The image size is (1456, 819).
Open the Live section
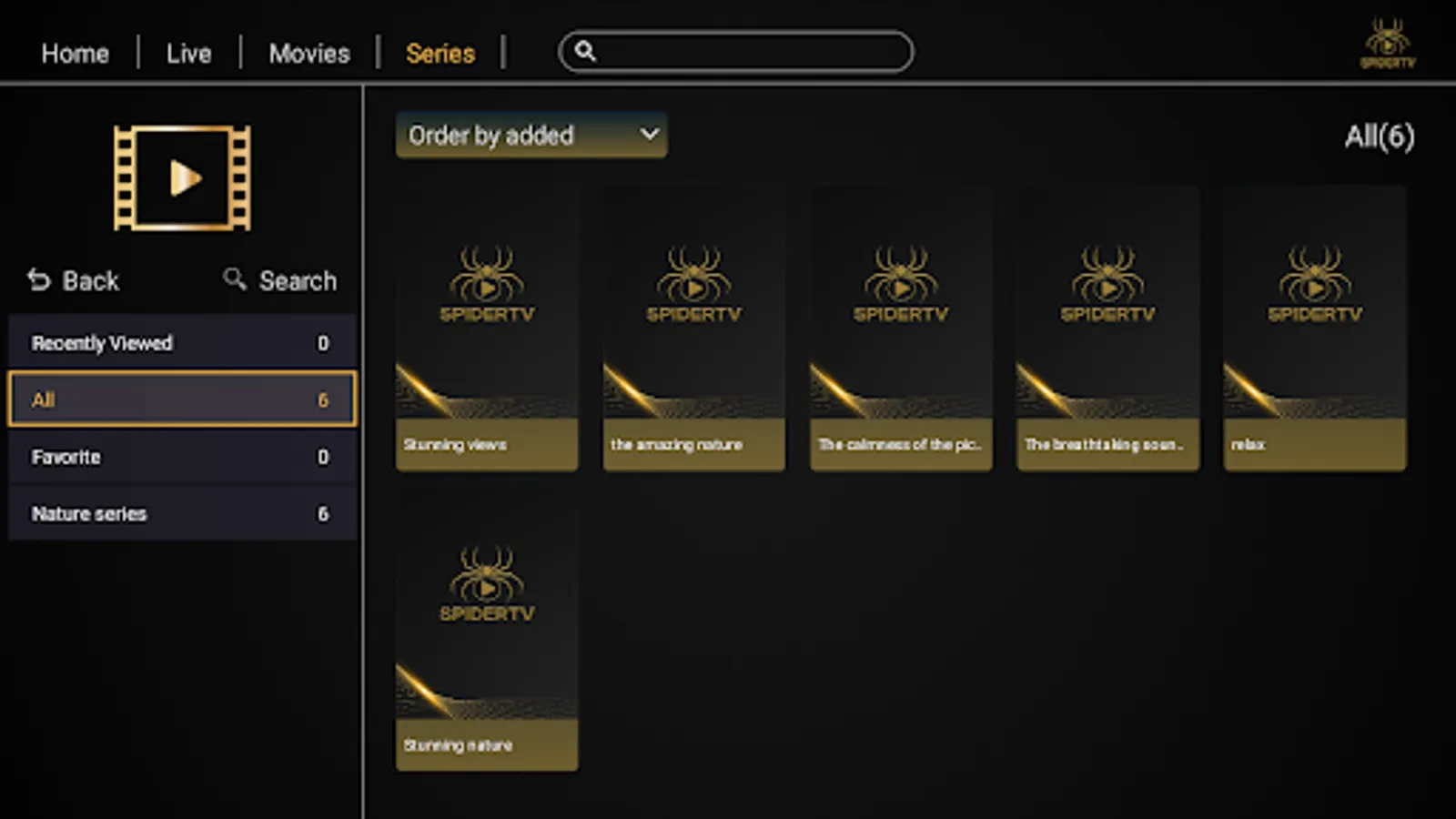click(x=189, y=53)
